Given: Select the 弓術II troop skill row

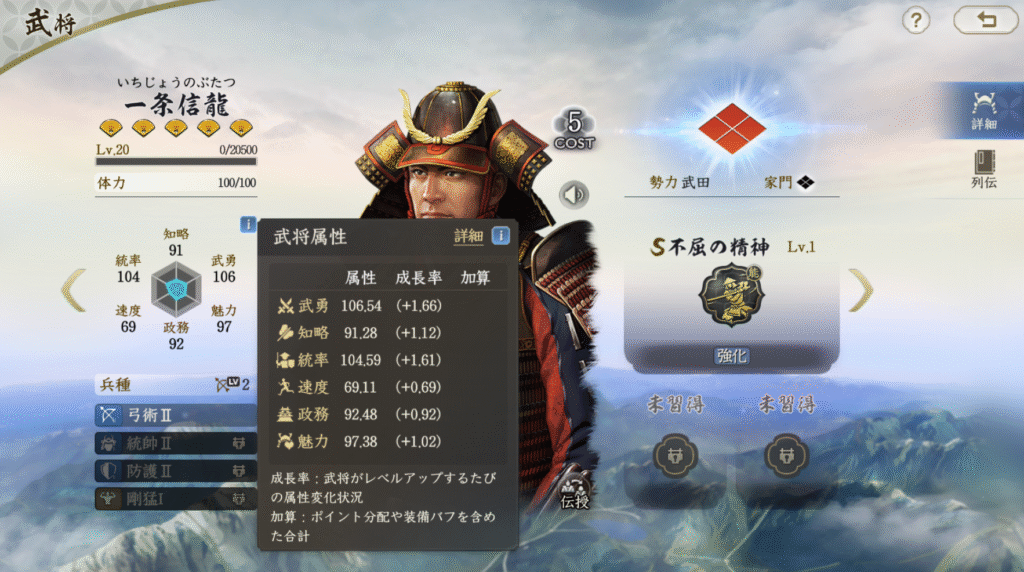Looking at the screenshot, I should point(175,414).
